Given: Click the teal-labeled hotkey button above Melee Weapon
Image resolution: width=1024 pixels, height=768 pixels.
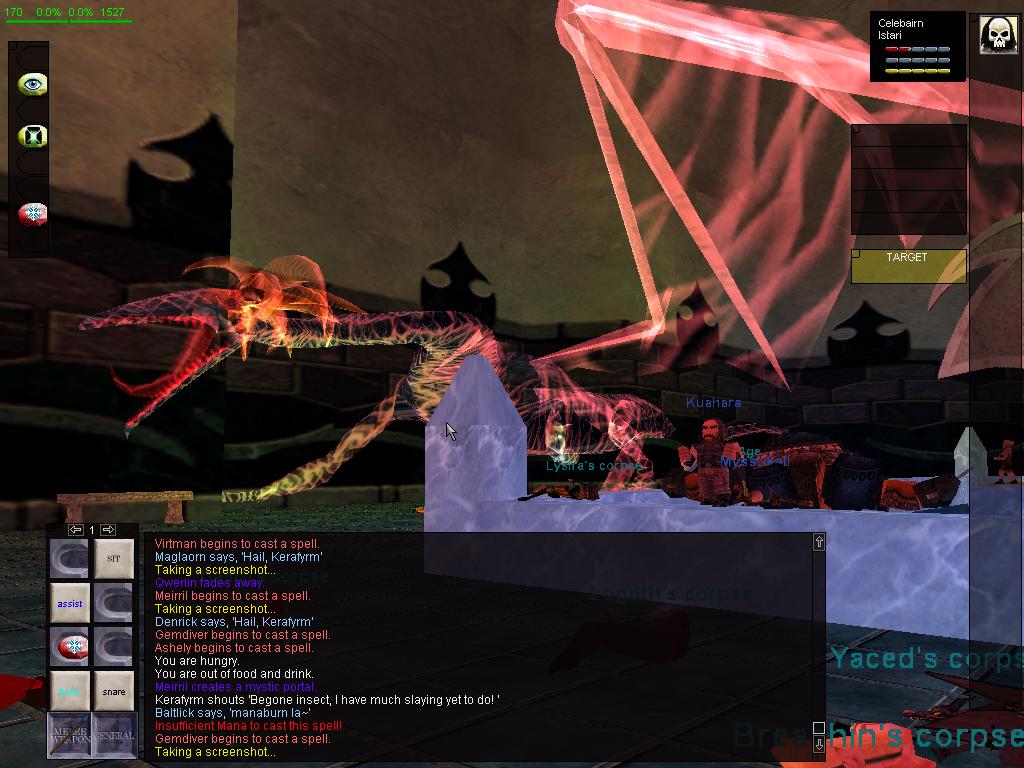Looking at the screenshot, I should (70, 691).
